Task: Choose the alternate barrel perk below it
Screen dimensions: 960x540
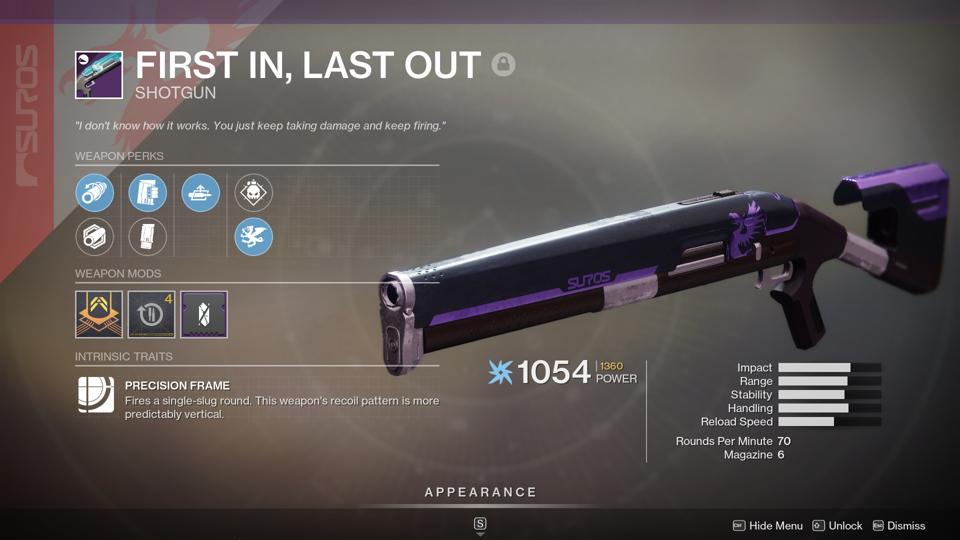Action: (x=95, y=237)
